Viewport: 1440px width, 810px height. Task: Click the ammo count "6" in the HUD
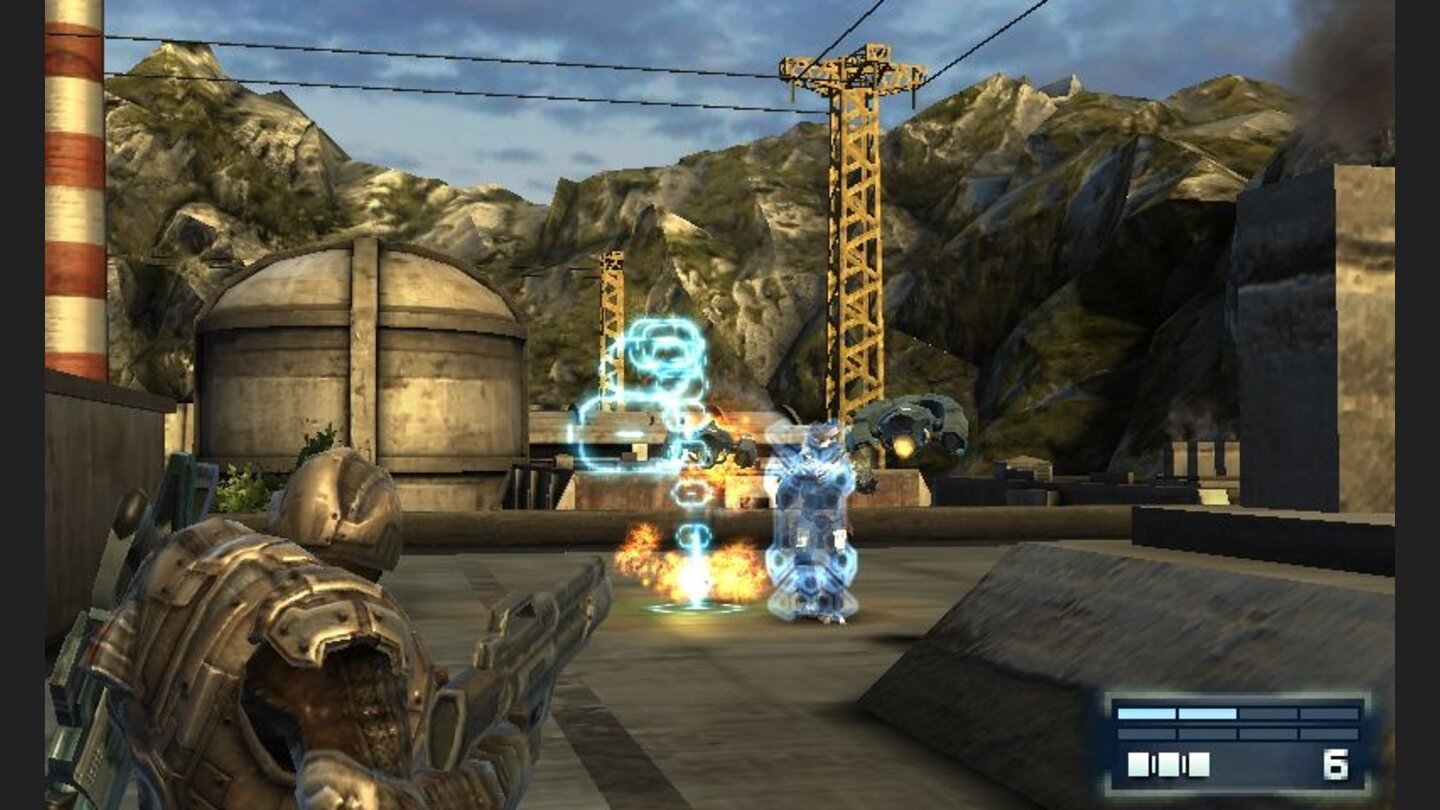[1336, 765]
